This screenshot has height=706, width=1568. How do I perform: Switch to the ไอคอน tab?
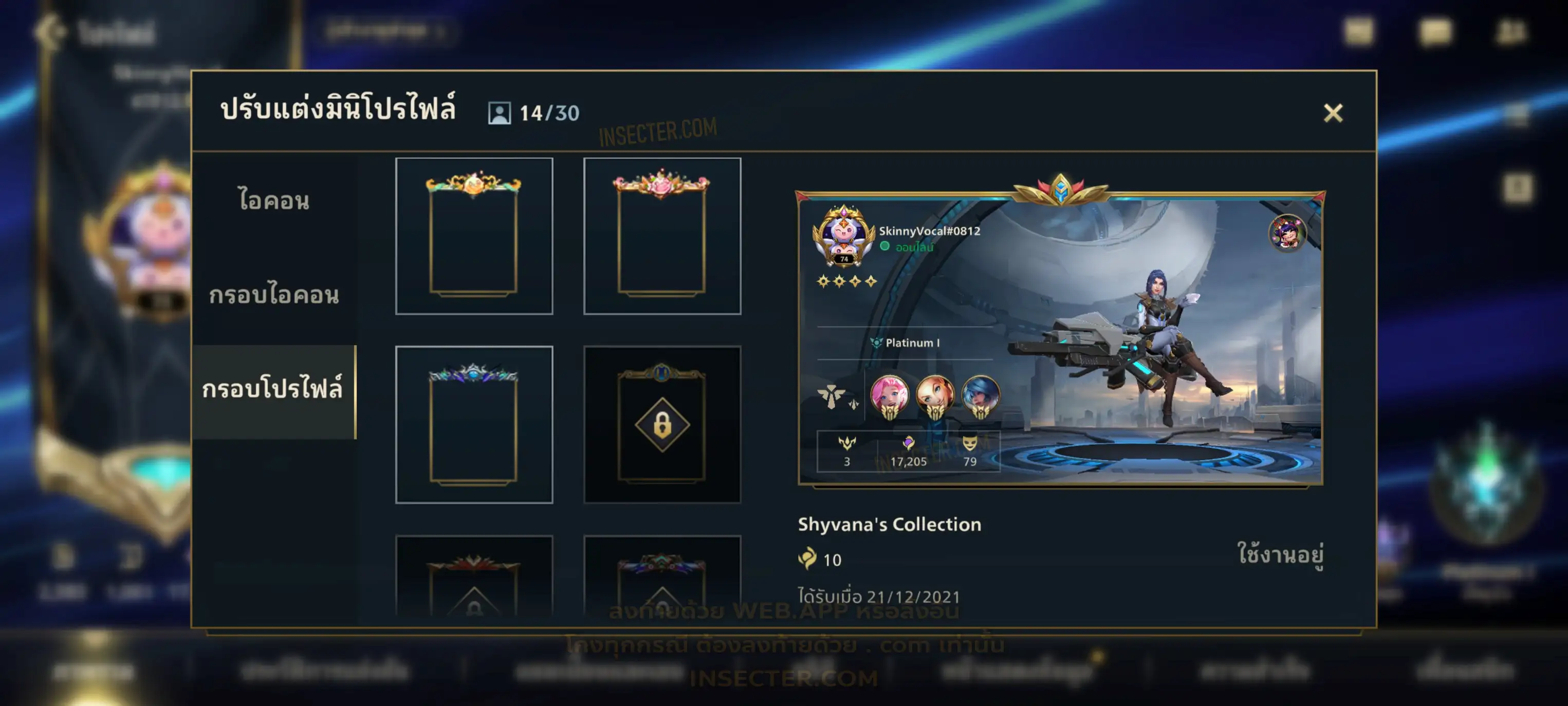(274, 201)
